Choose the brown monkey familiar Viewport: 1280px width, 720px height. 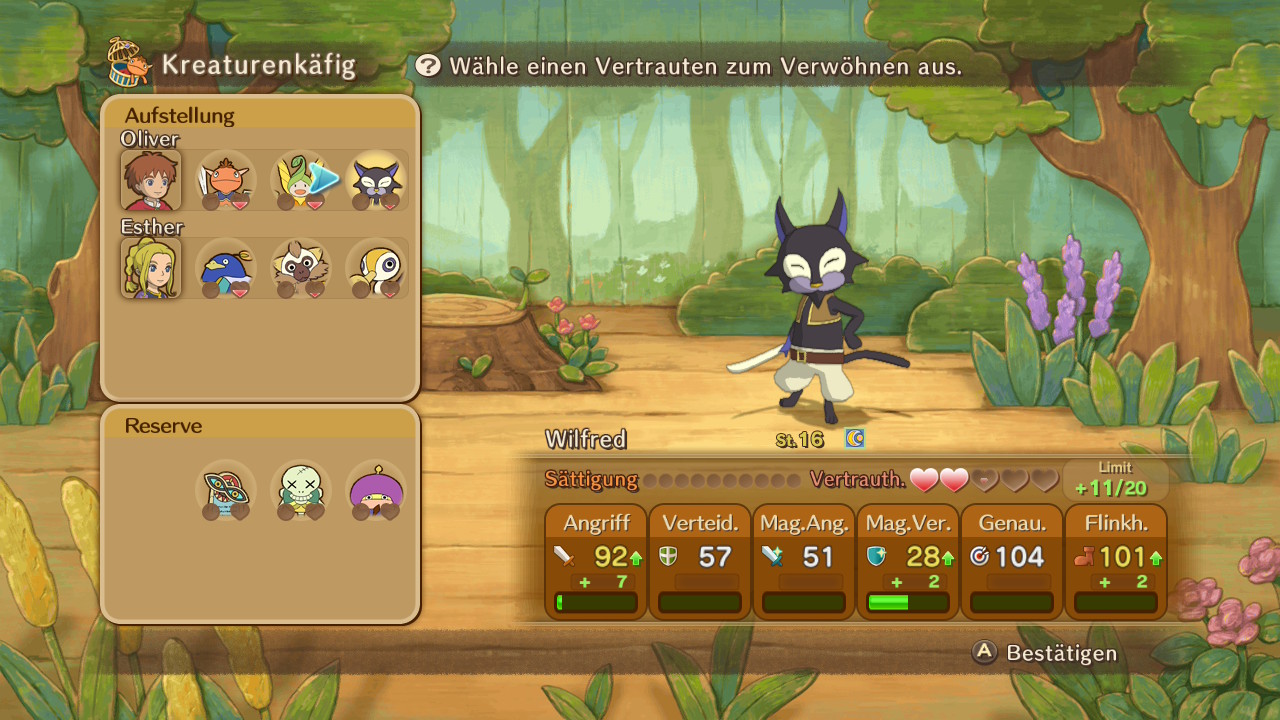click(x=301, y=269)
